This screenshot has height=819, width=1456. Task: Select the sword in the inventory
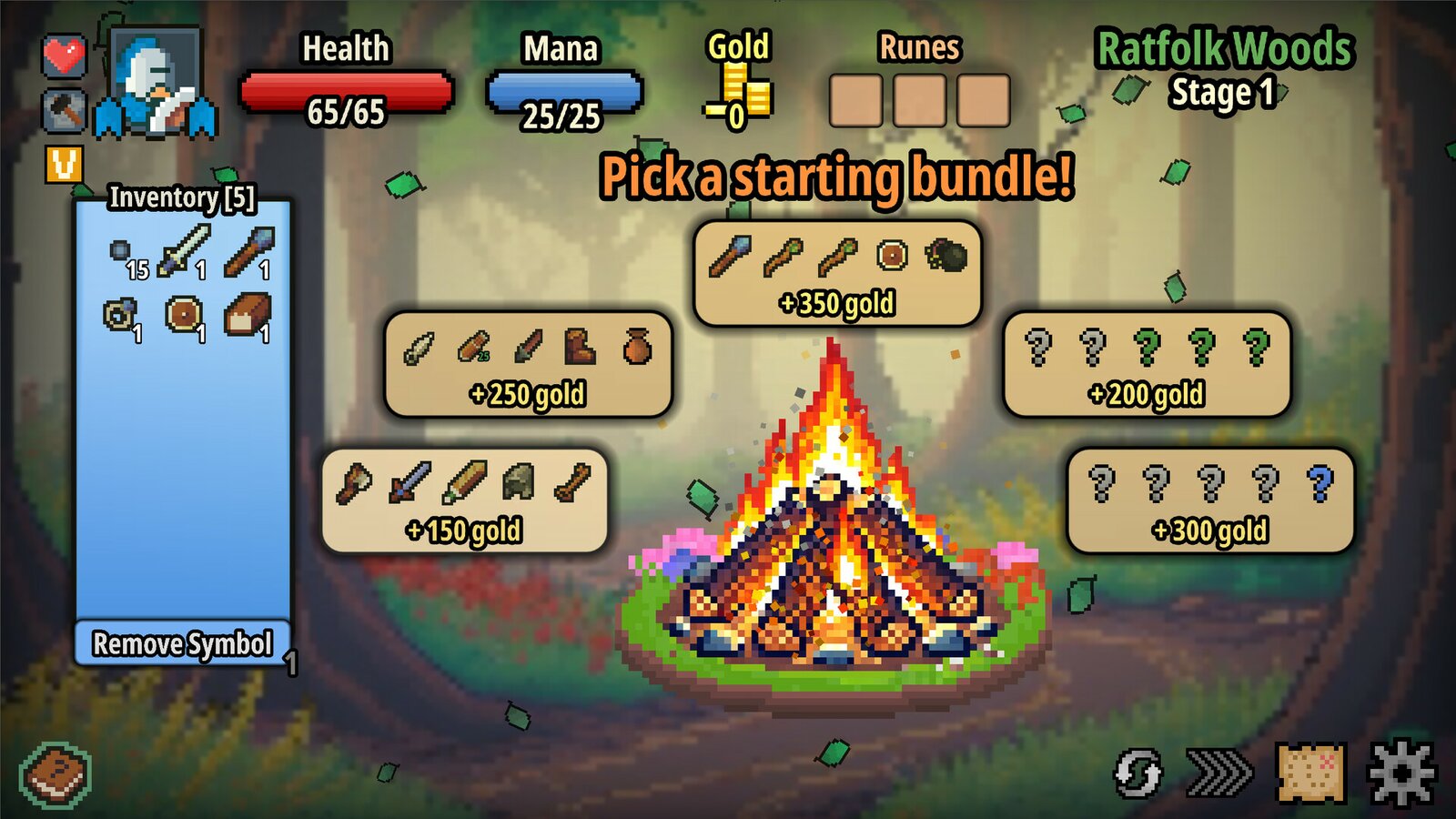point(183,250)
